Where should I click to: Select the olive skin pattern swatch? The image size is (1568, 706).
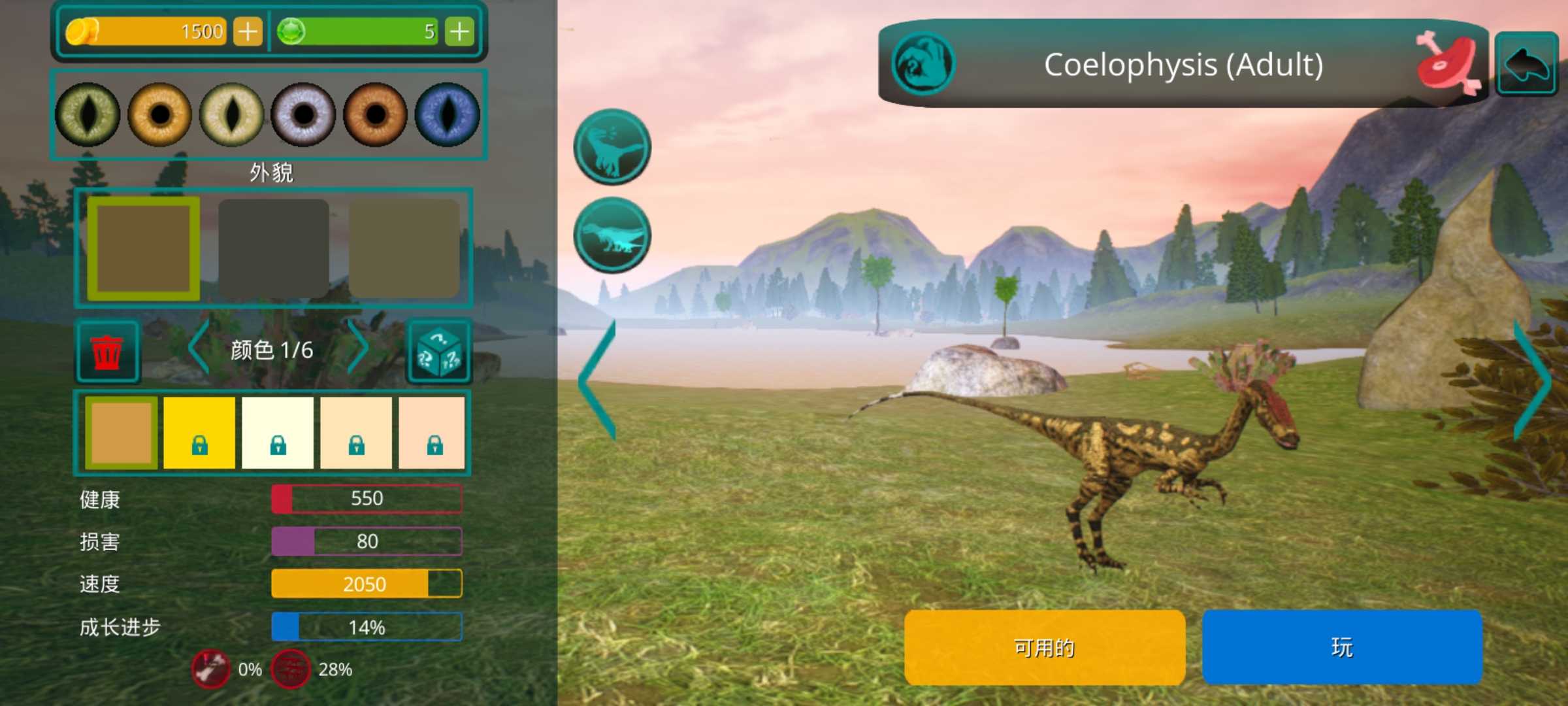click(404, 248)
